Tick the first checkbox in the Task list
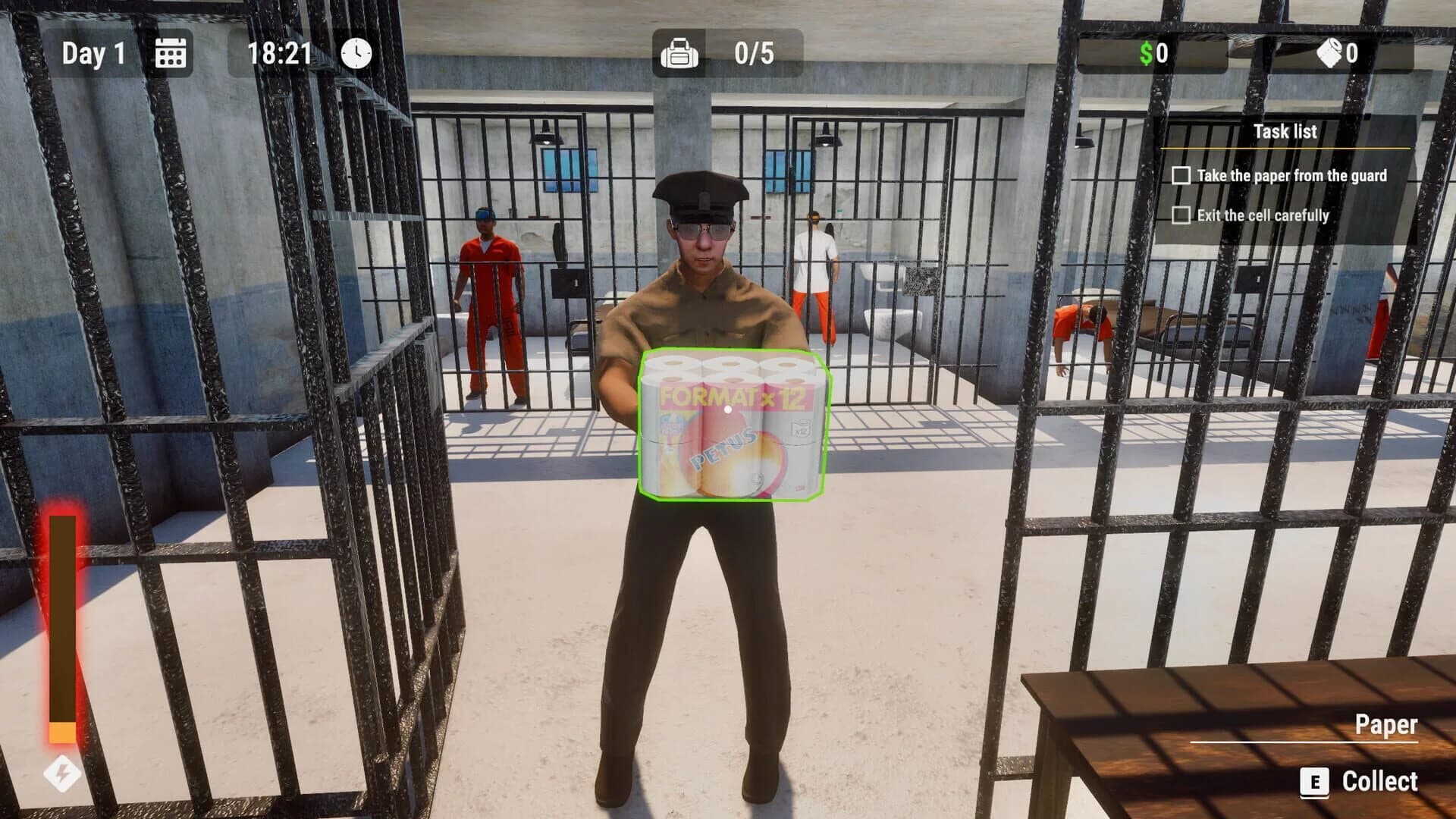1456x819 pixels. tap(1181, 175)
